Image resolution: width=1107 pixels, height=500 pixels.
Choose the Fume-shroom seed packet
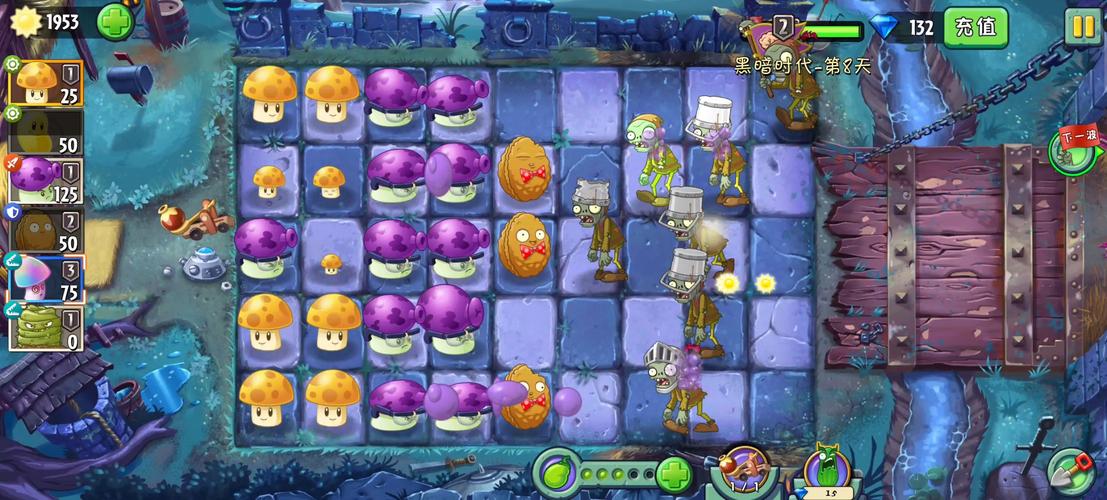[x=45, y=180]
